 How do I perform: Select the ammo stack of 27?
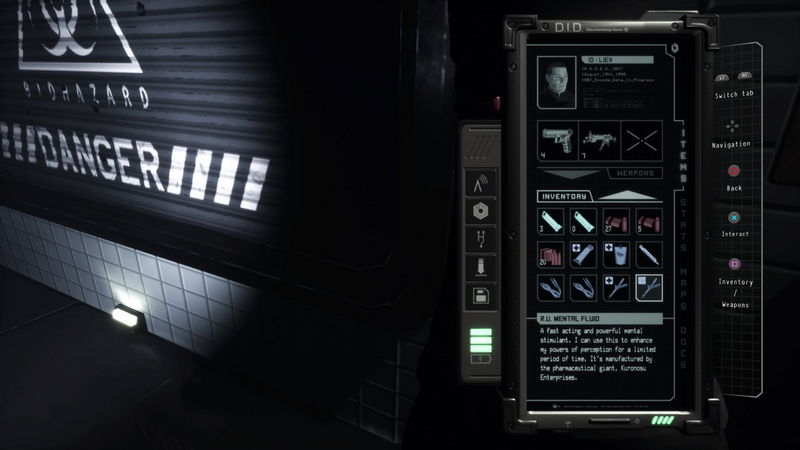[x=615, y=222]
